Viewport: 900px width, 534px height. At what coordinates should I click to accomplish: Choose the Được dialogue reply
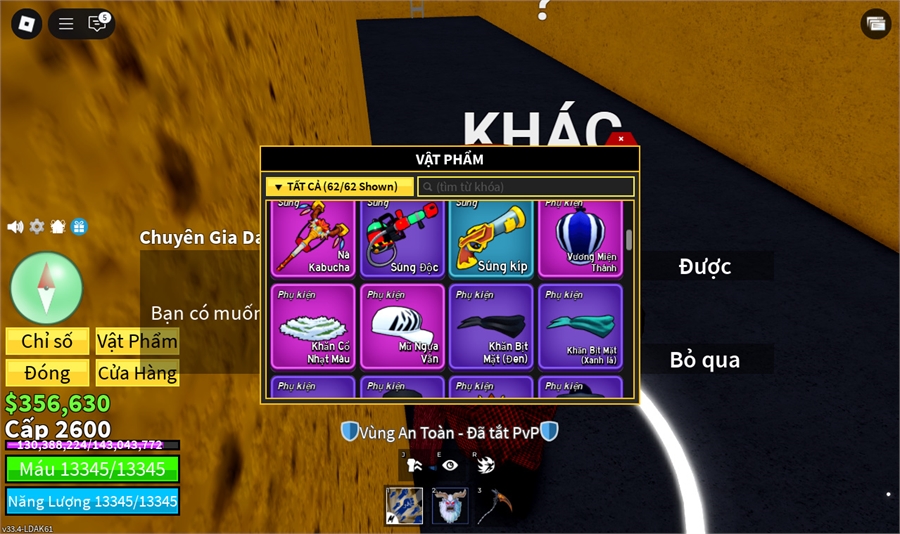(x=705, y=266)
